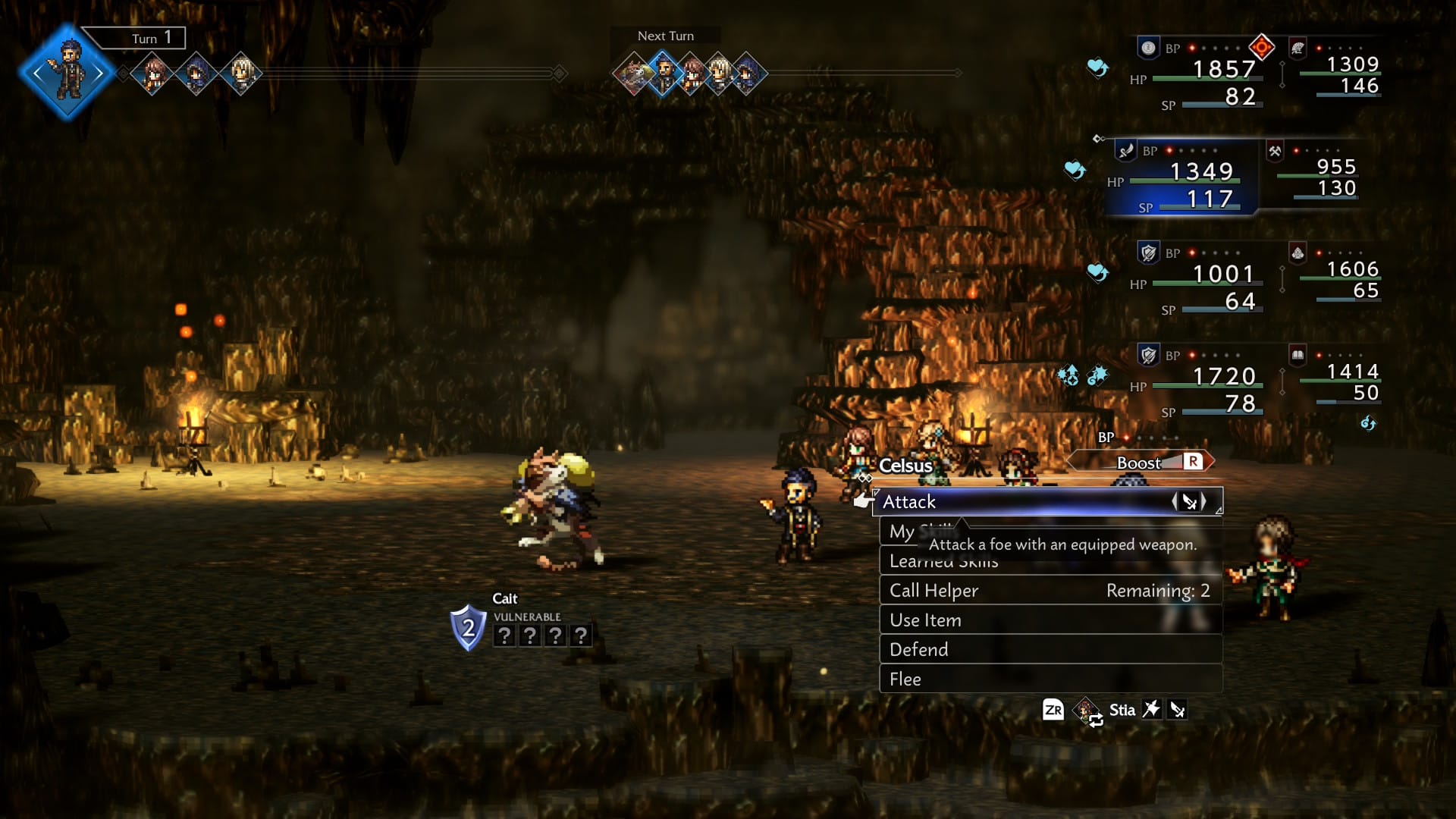The height and width of the screenshot is (819, 1456).
Task: Select the Defend command
Action: coord(1050,650)
